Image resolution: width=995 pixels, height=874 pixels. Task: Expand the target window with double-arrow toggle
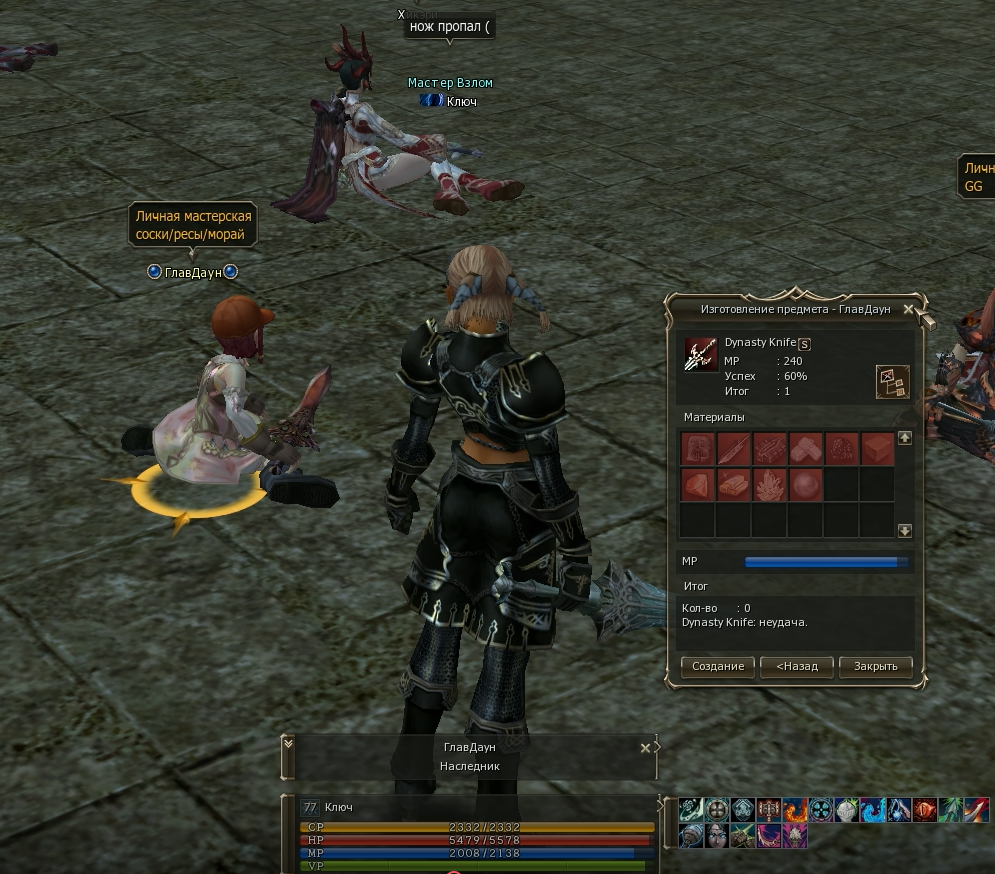(289, 743)
